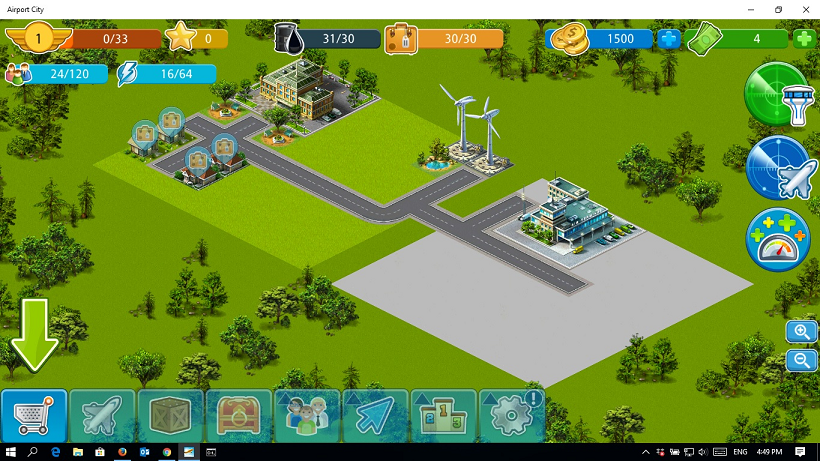The width and height of the screenshot is (820, 461).
Task: Open the shop via the shopping cart button
Action: tap(35, 414)
